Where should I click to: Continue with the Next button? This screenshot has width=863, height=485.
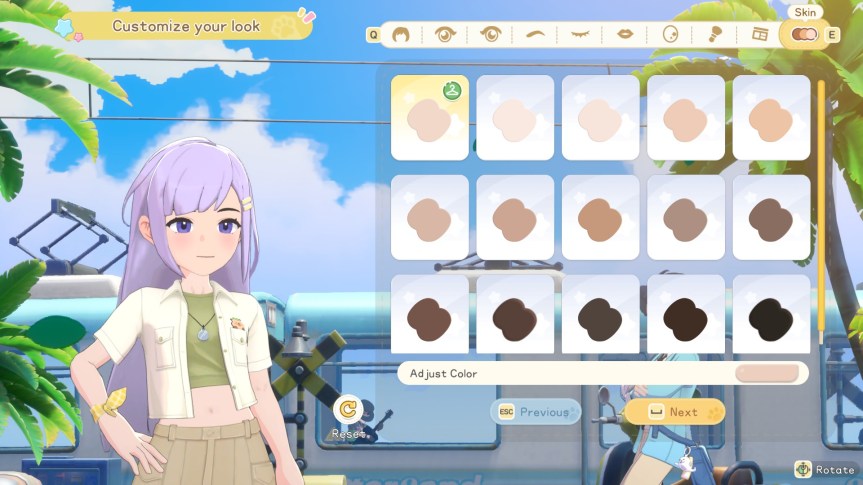pos(674,412)
